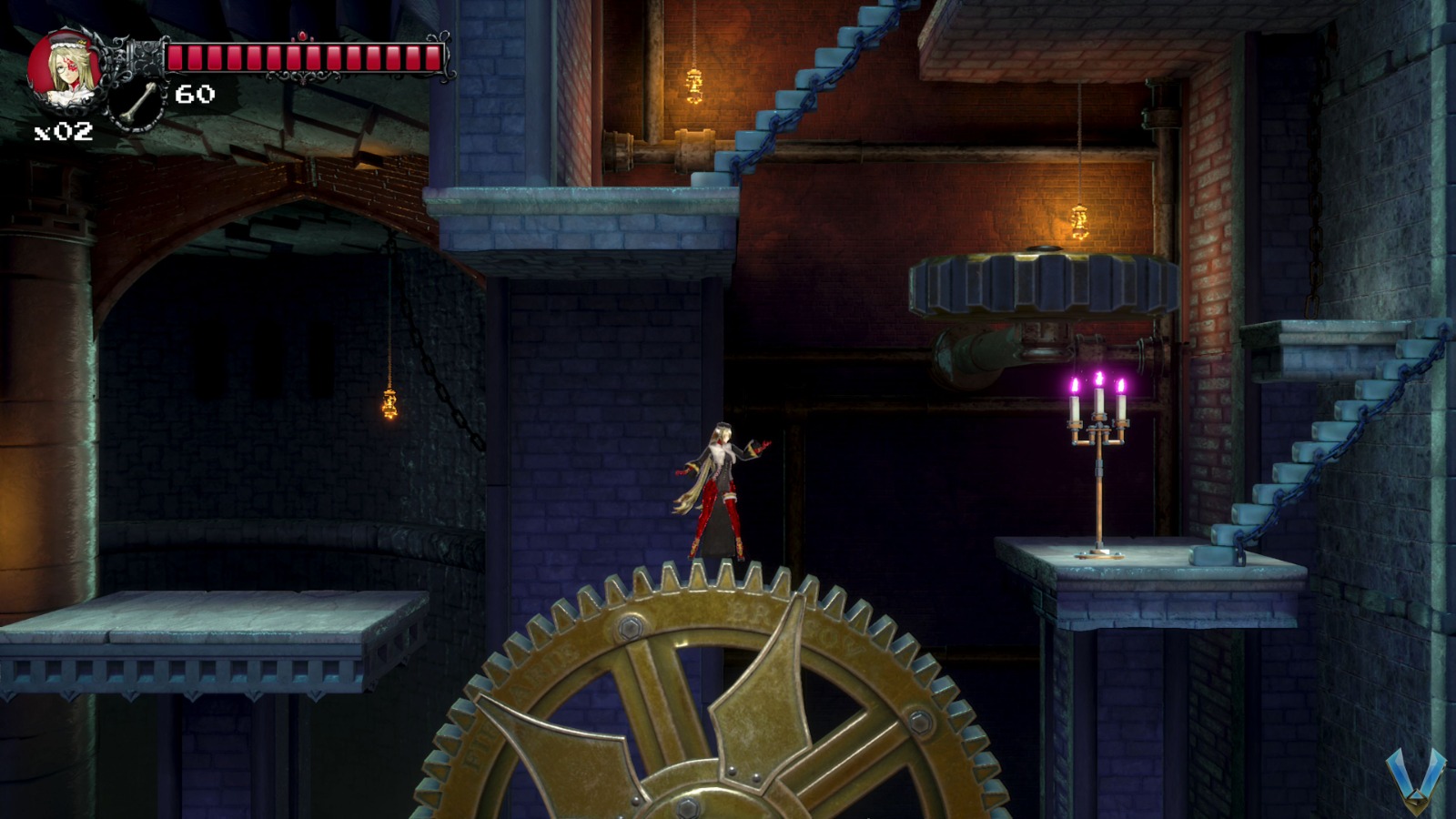Image resolution: width=1456 pixels, height=819 pixels.
Task: Click the x02 lives counter
Action: [64, 130]
